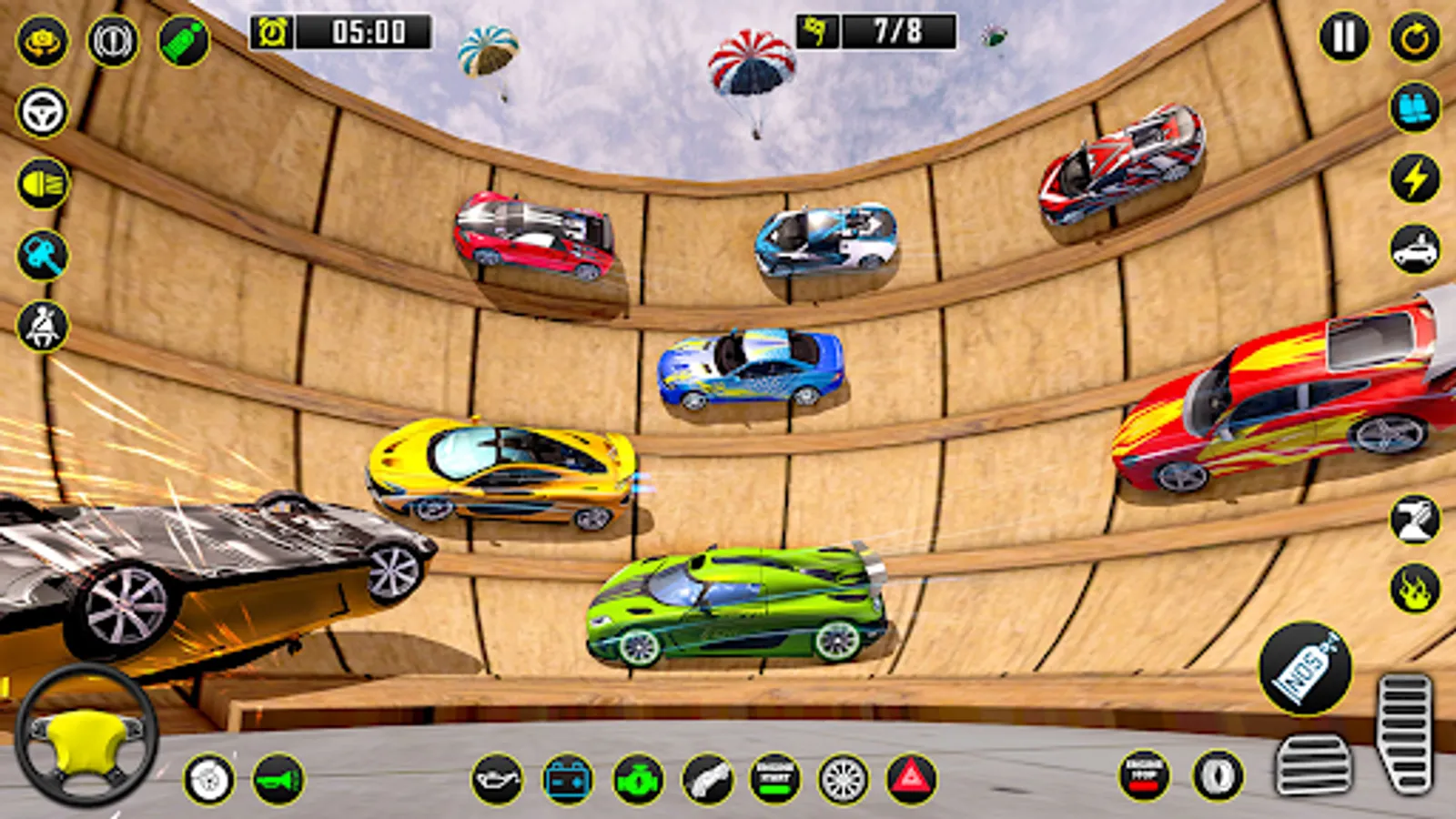Tap the yellow restart arrow button
Screen dimensions: 1456x819
click(x=1414, y=38)
